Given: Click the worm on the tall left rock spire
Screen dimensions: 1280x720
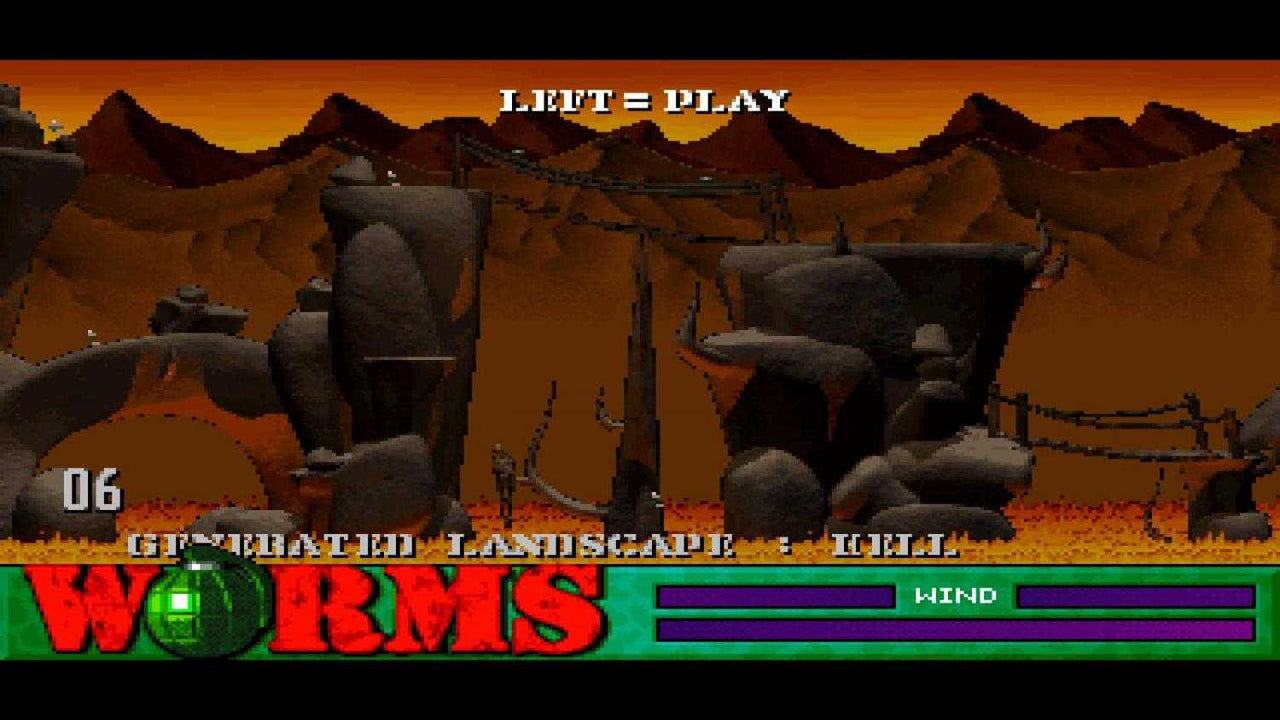Looking at the screenshot, I should click(x=391, y=175).
